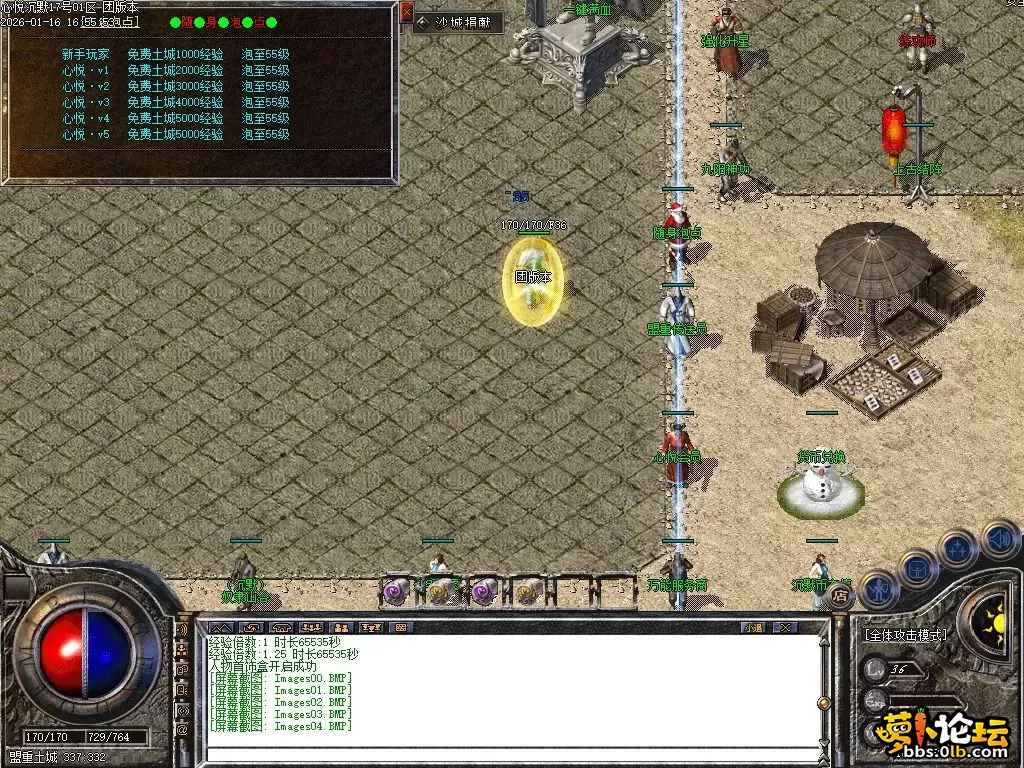Open the bag inventory round button
The image size is (1024, 768).
[917, 569]
